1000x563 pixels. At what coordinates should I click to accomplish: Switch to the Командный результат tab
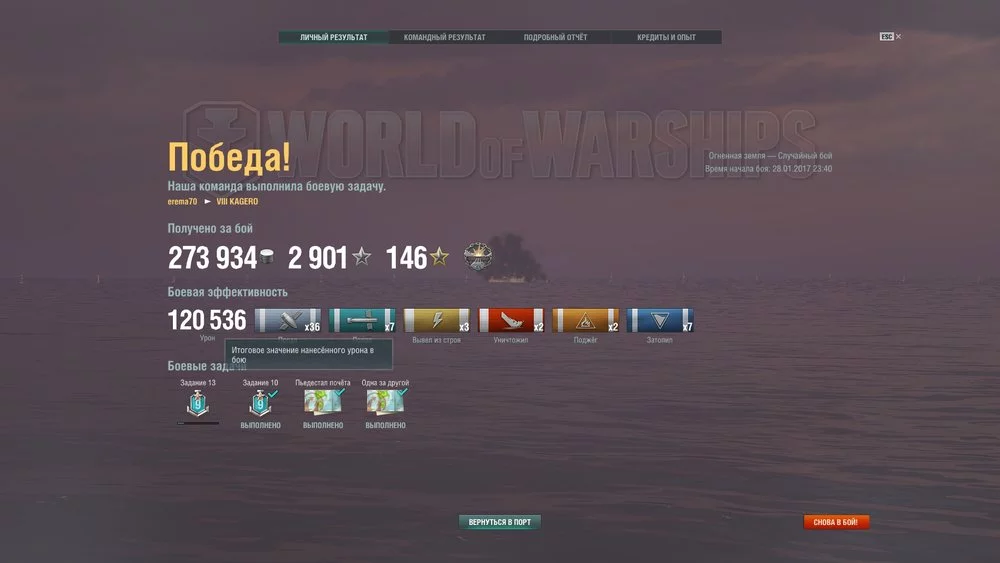pos(444,38)
